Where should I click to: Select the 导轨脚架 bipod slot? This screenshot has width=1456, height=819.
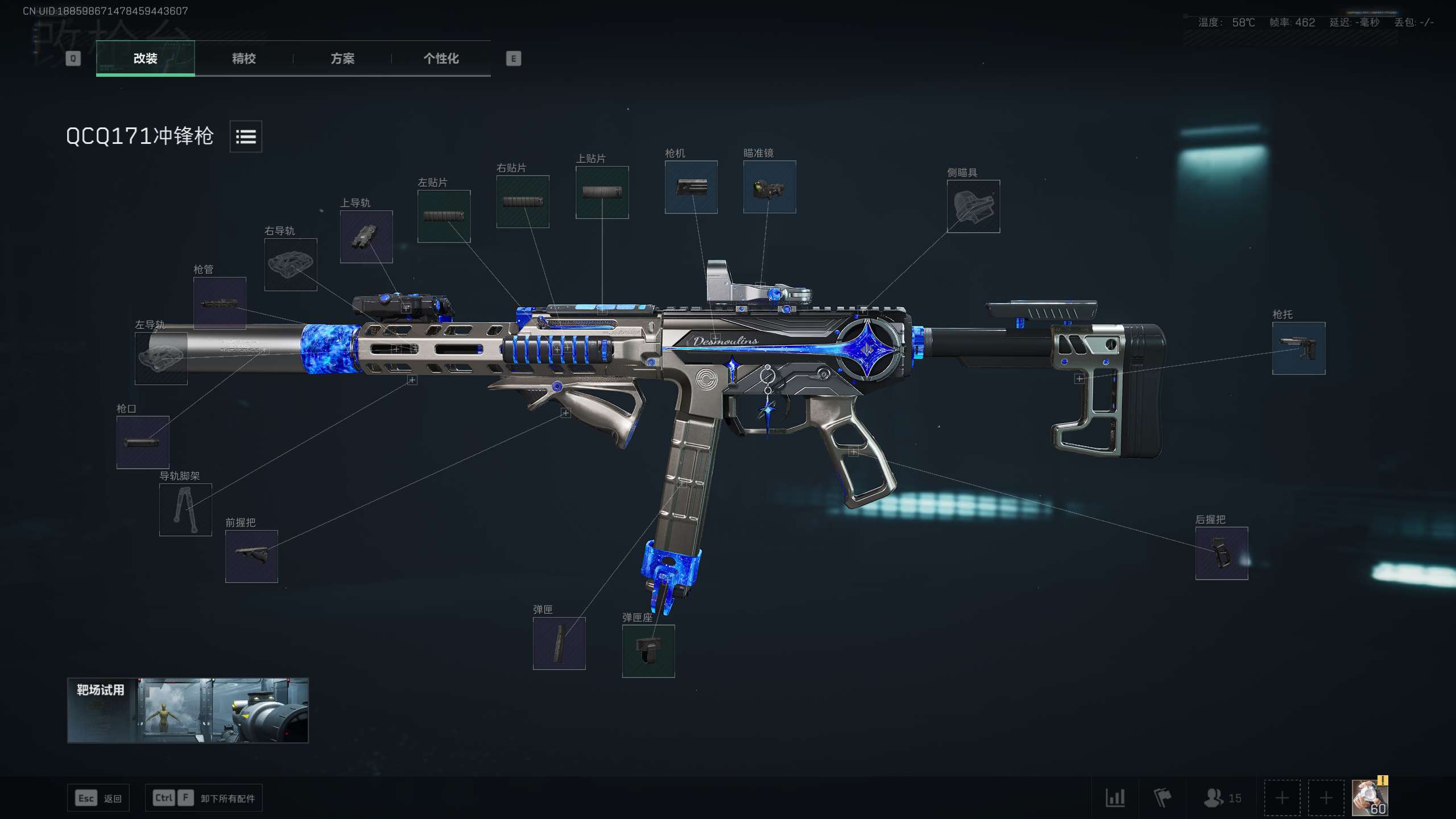[x=185, y=510]
